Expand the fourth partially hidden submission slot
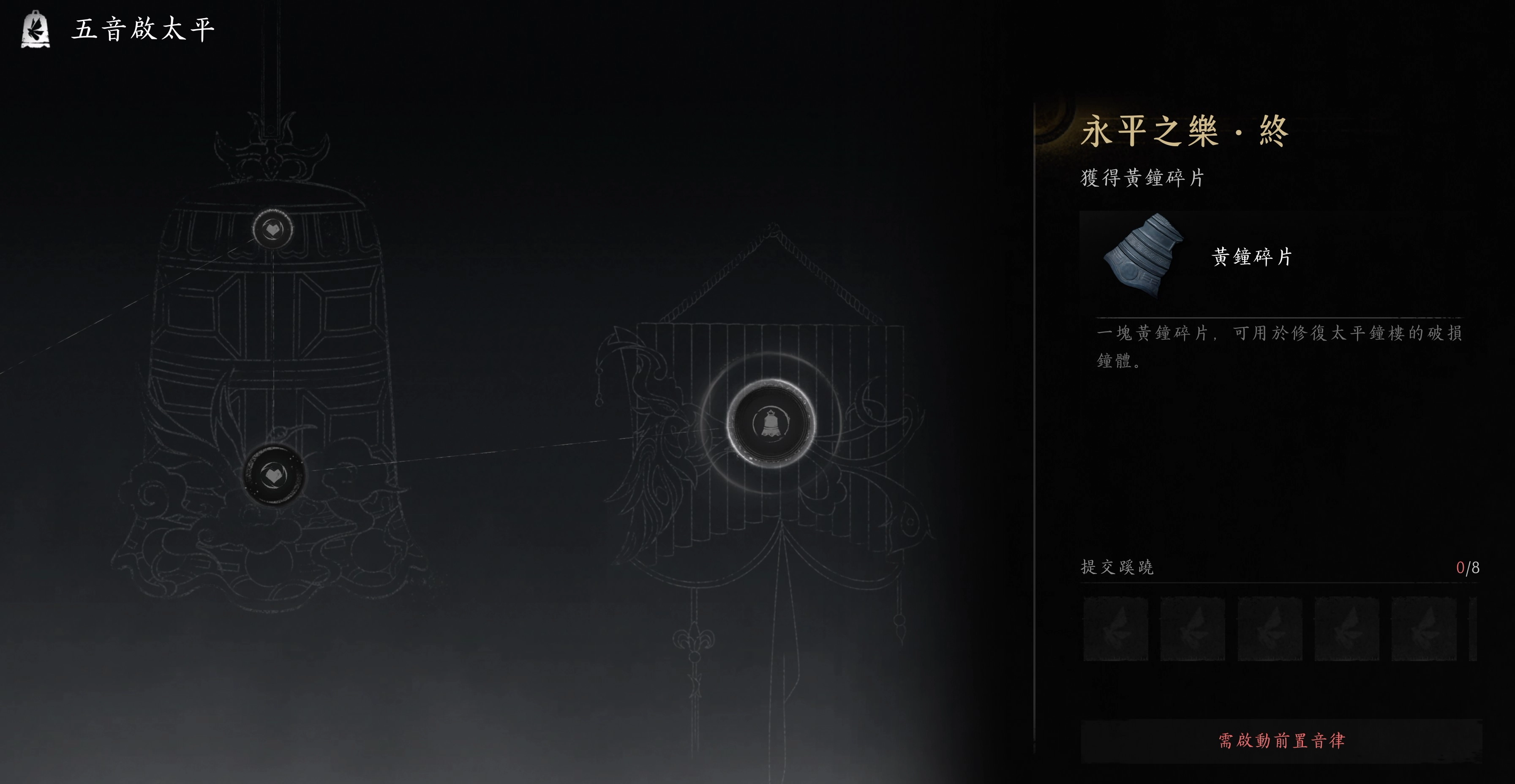 coord(1346,629)
